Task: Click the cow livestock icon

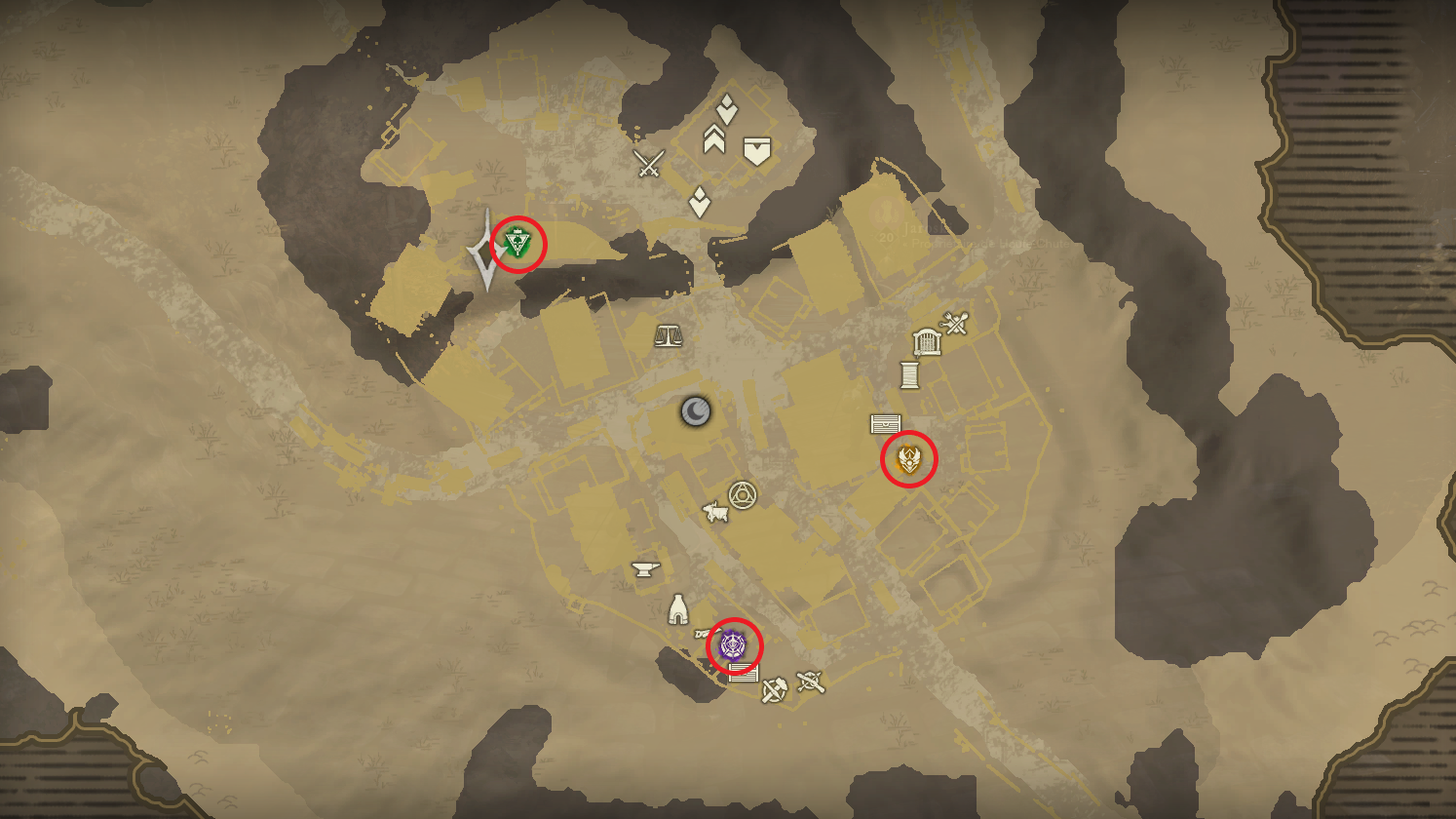Action: click(x=714, y=511)
